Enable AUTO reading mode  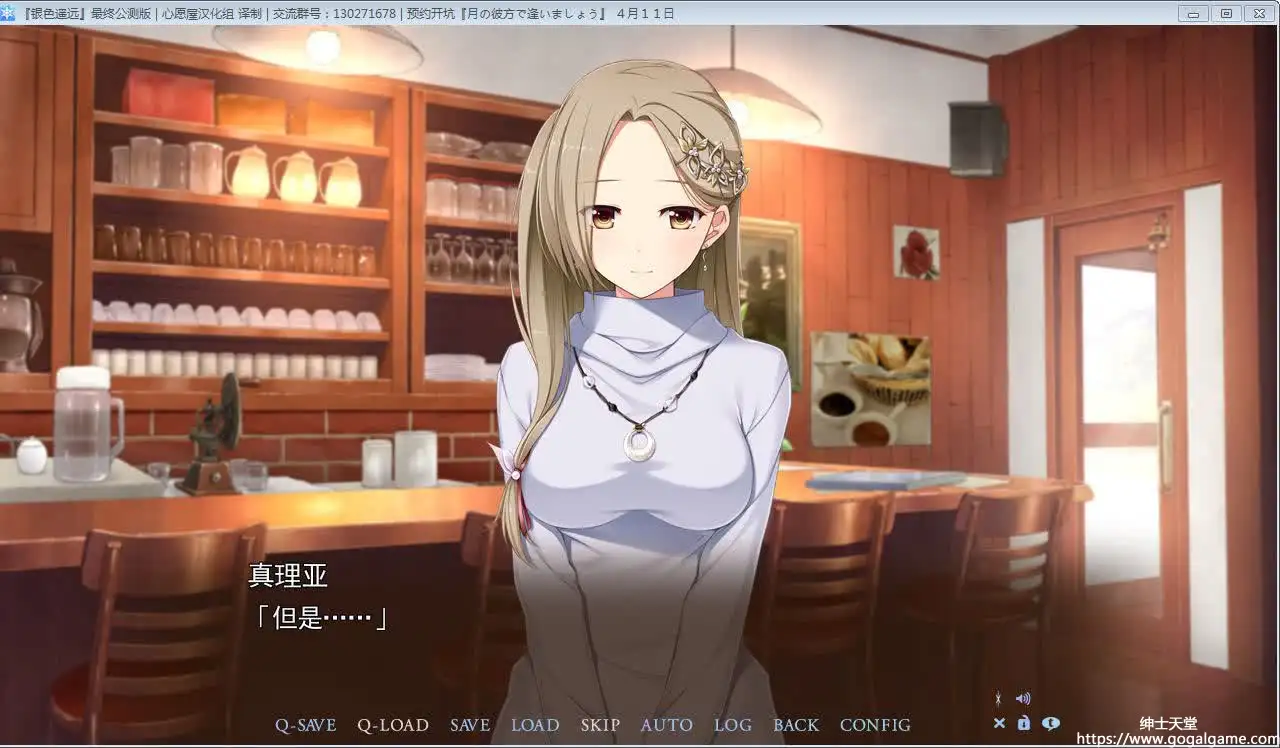(666, 725)
